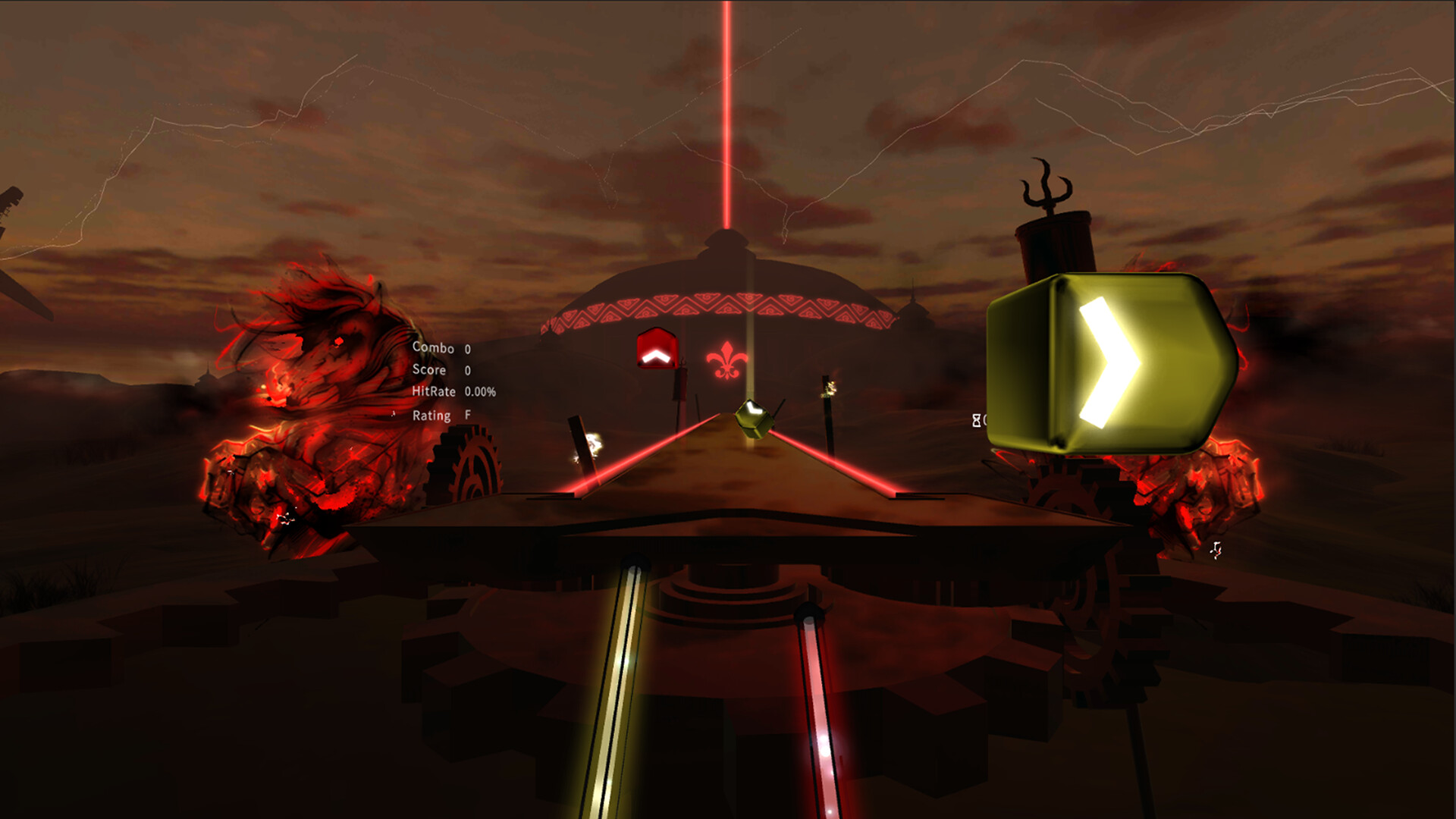Select the vertical red laser beam
This screenshot has width=1456, height=819.
pos(726,114)
